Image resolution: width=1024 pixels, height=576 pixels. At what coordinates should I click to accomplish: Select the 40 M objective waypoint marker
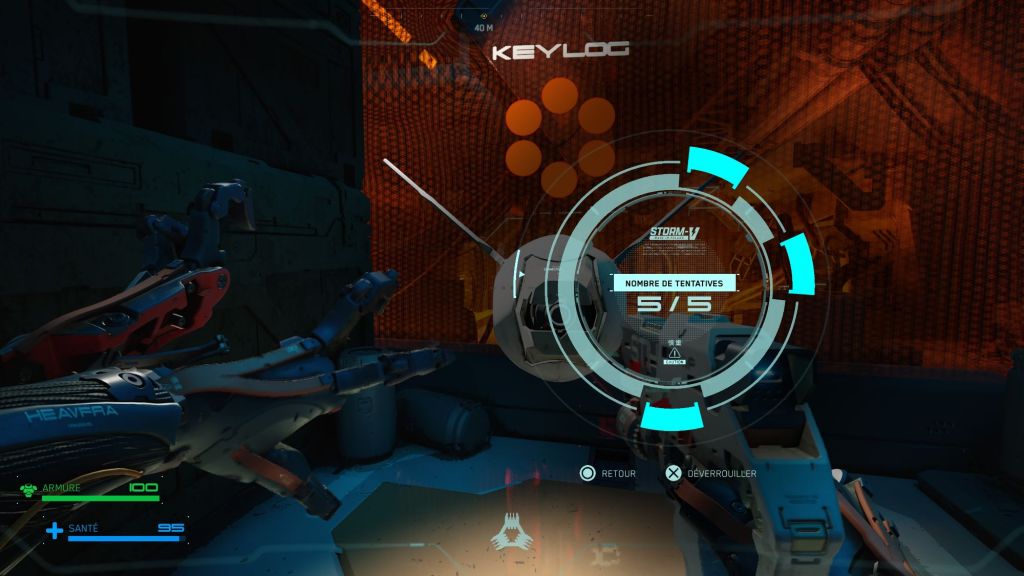pyautogui.click(x=483, y=17)
